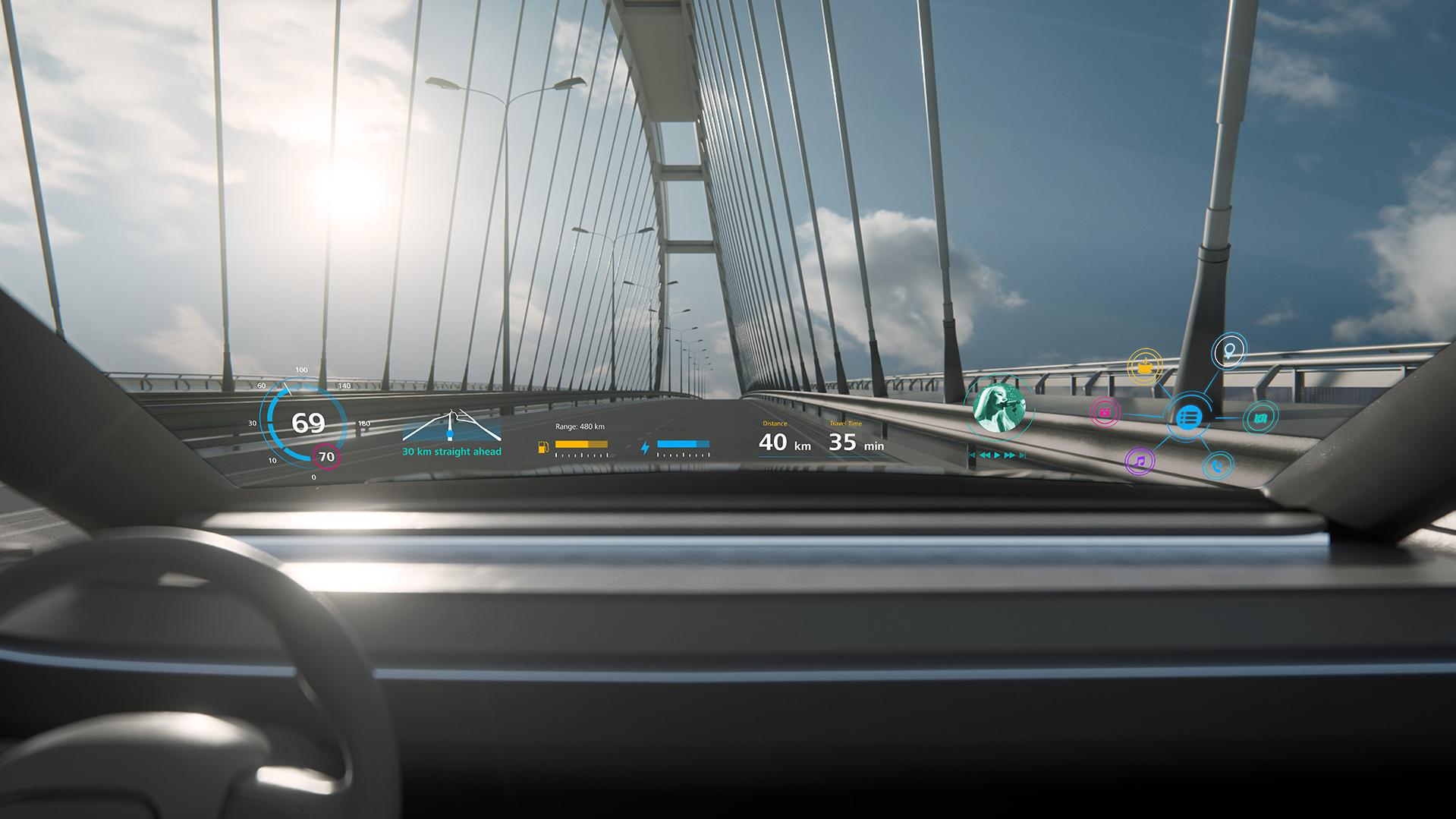Rewind the track with double-left arrows
Screen dimensions: 1456x819
click(985, 455)
